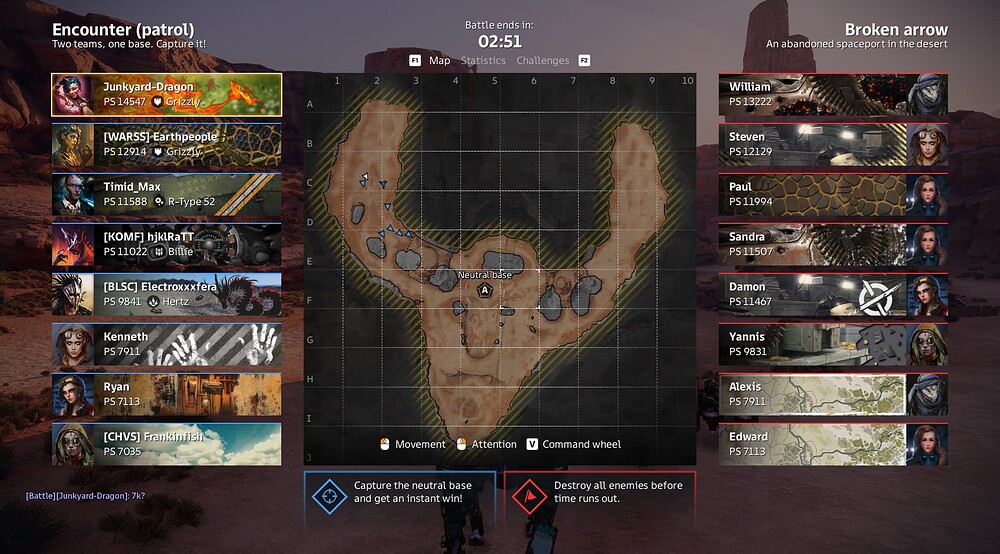This screenshot has height=554, width=1000.
Task: Click the [WARSS] Earthpeople player row
Action: 167,144
